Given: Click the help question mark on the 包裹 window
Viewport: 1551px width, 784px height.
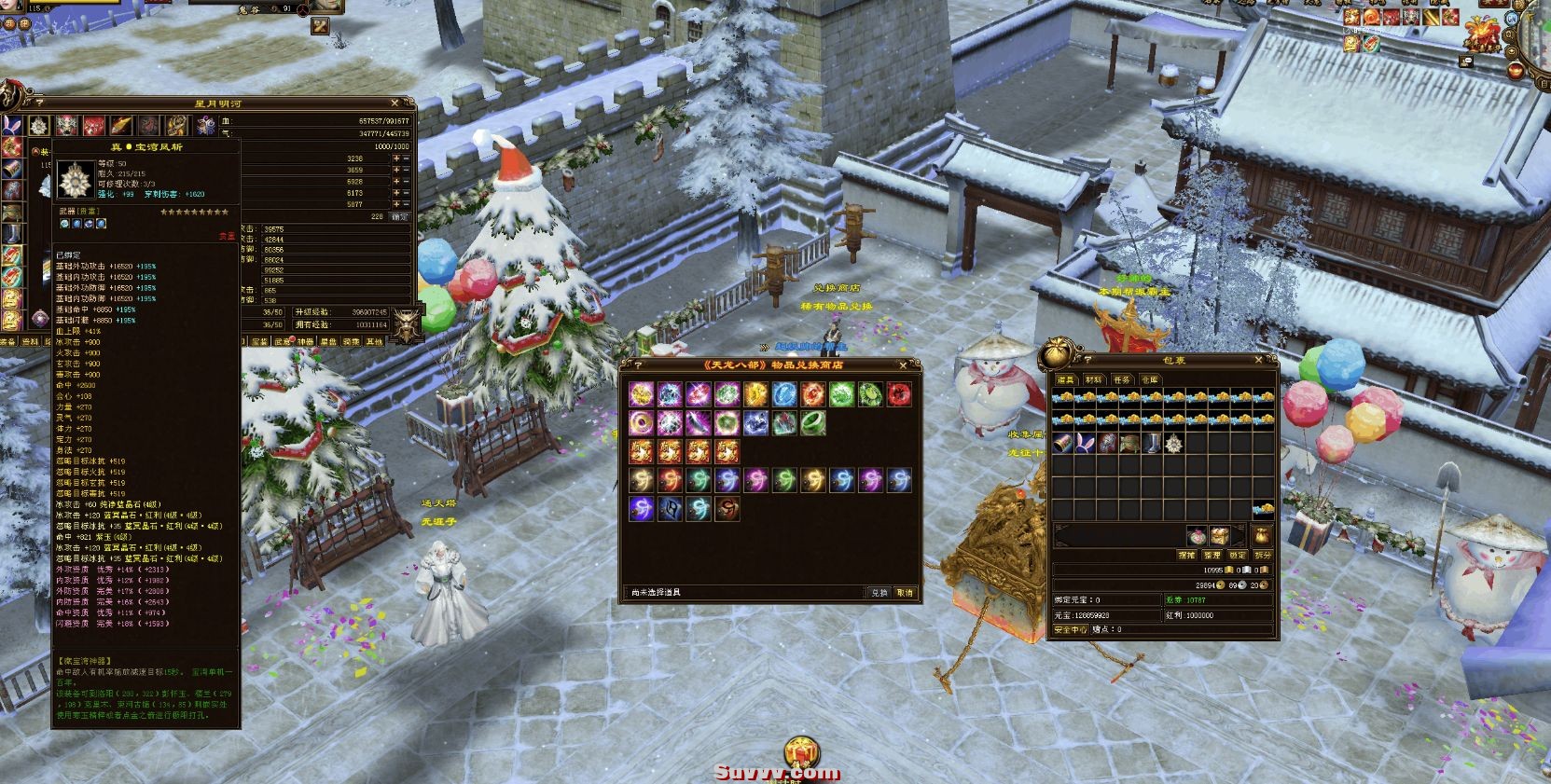Looking at the screenshot, I should [x=1088, y=360].
